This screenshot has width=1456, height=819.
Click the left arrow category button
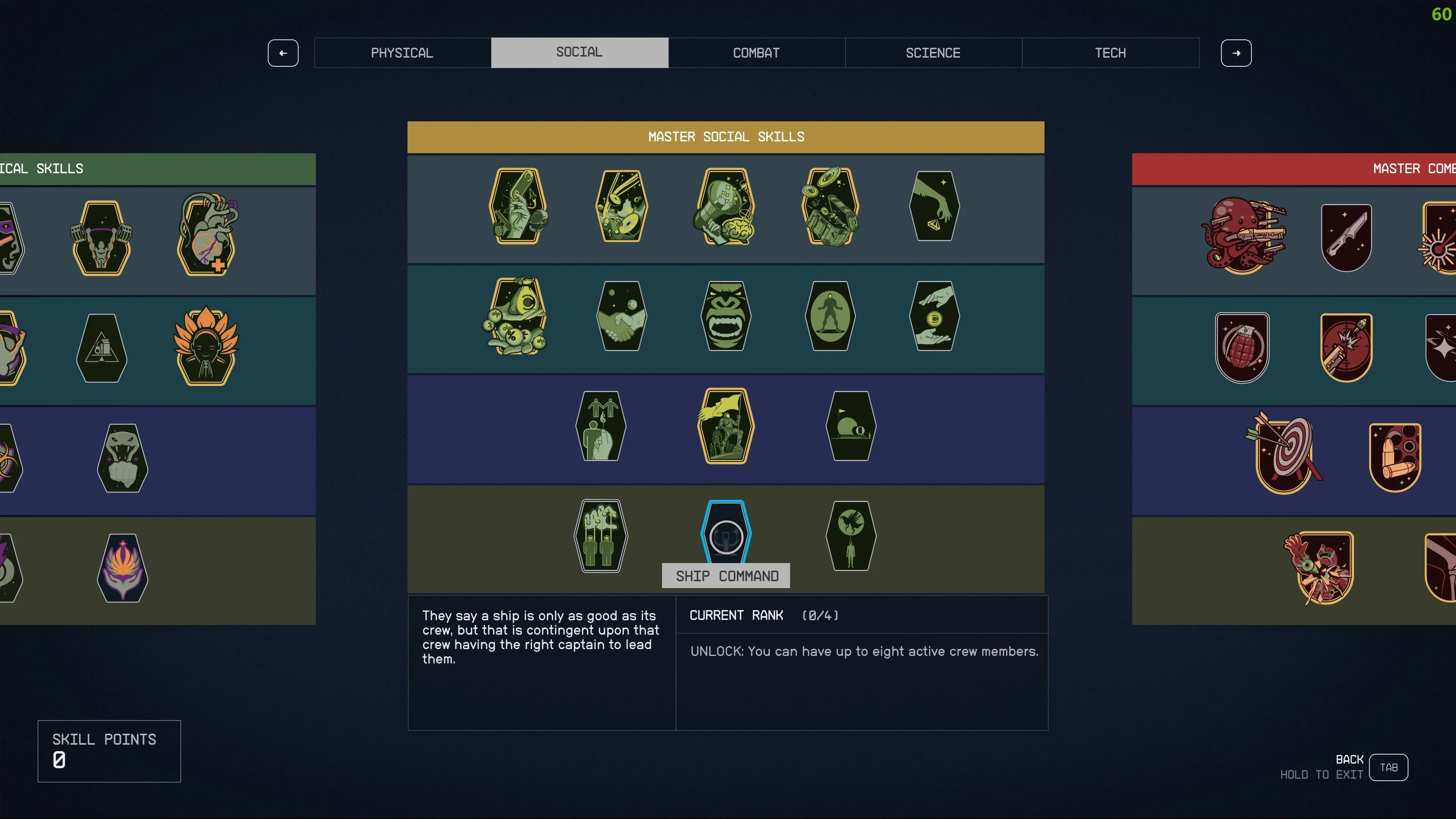click(282, 53)
